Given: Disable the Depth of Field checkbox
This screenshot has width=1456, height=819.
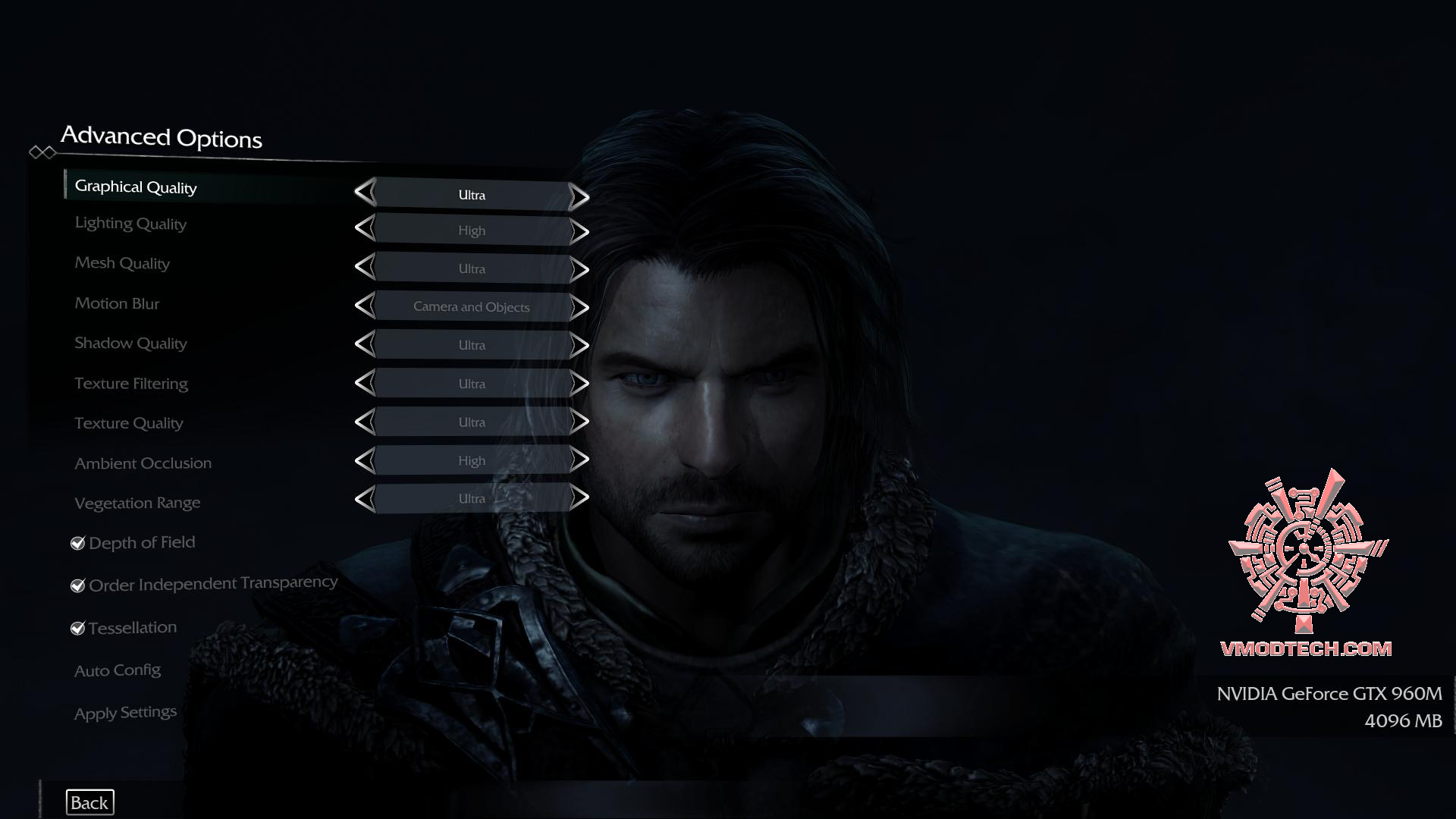Looking at the screenshot, I should click(x=77, y=542).
